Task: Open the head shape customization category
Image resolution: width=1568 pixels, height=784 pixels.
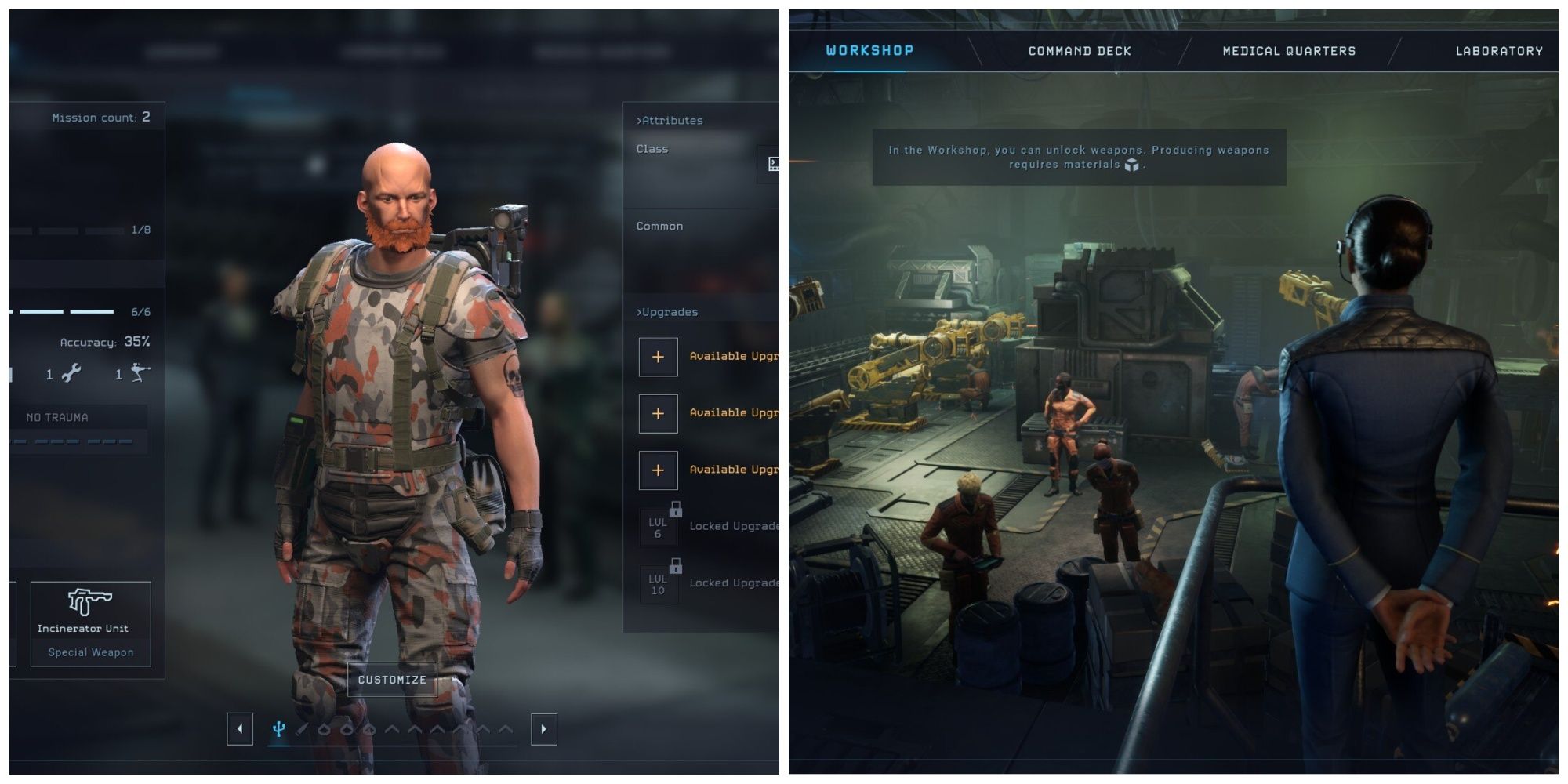Action: [x=324, y=728]
